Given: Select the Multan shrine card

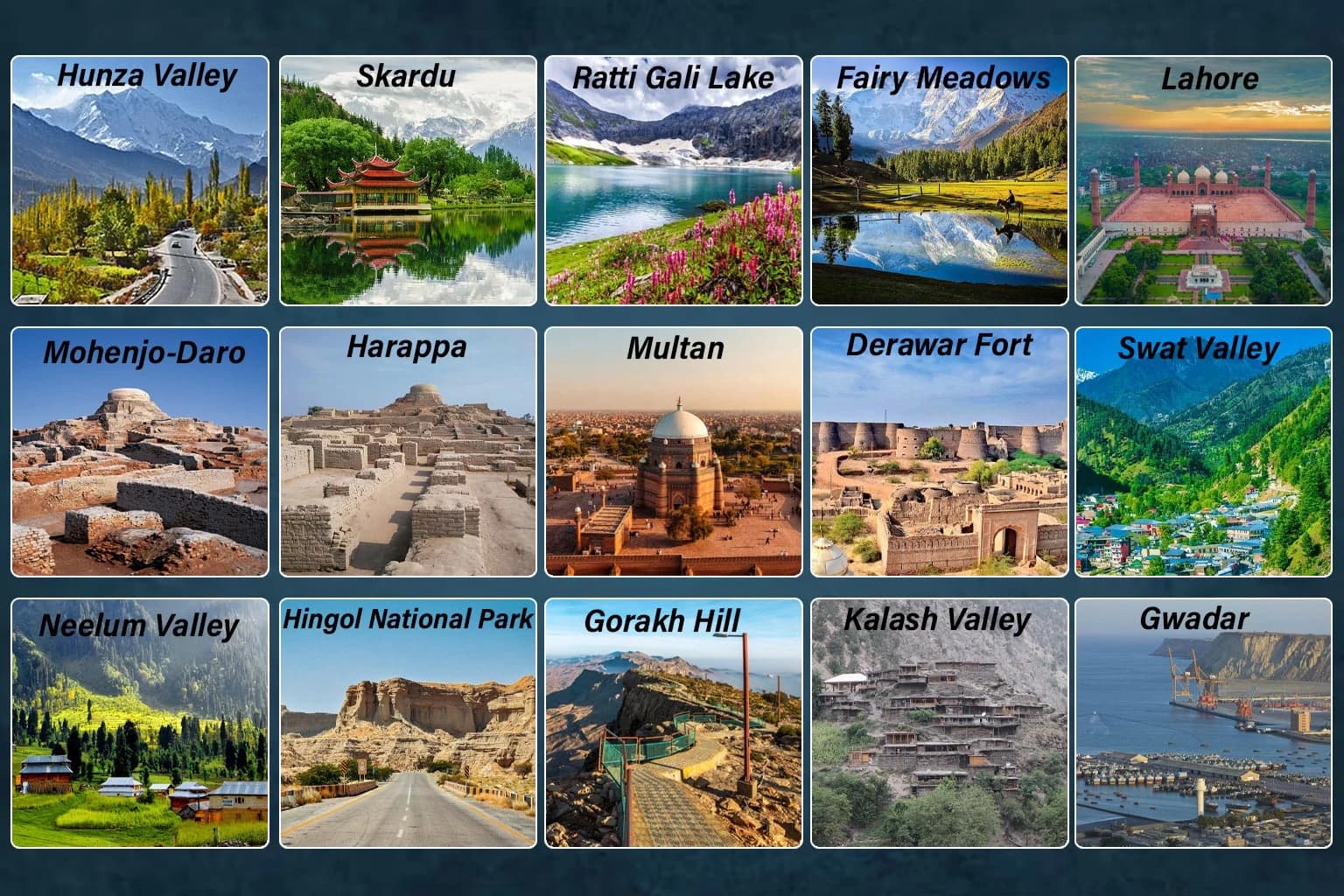Looking at the screenshot, I should (673, 452).
